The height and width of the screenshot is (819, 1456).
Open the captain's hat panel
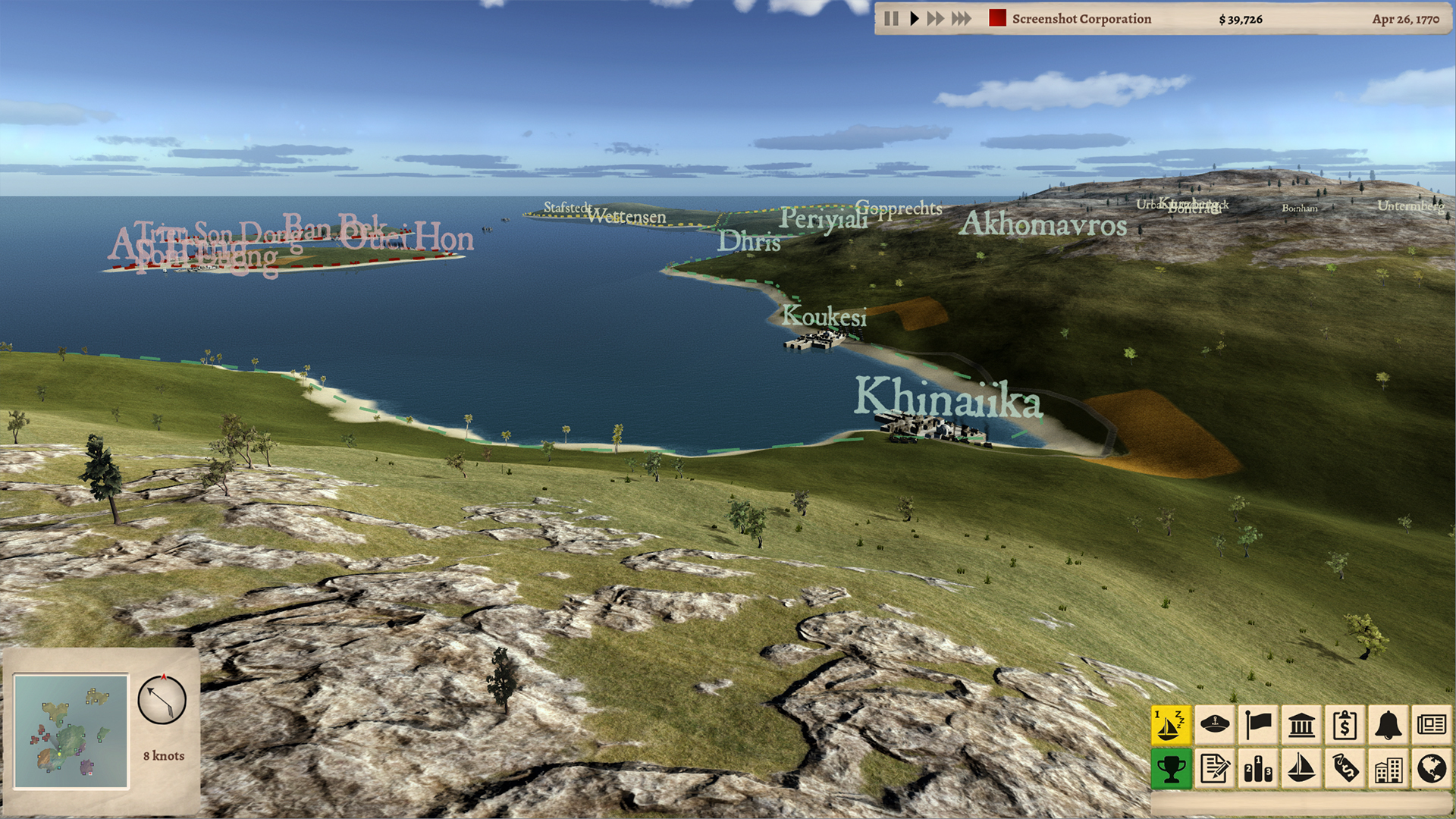pyautogui.click(x=1214, y=726)
